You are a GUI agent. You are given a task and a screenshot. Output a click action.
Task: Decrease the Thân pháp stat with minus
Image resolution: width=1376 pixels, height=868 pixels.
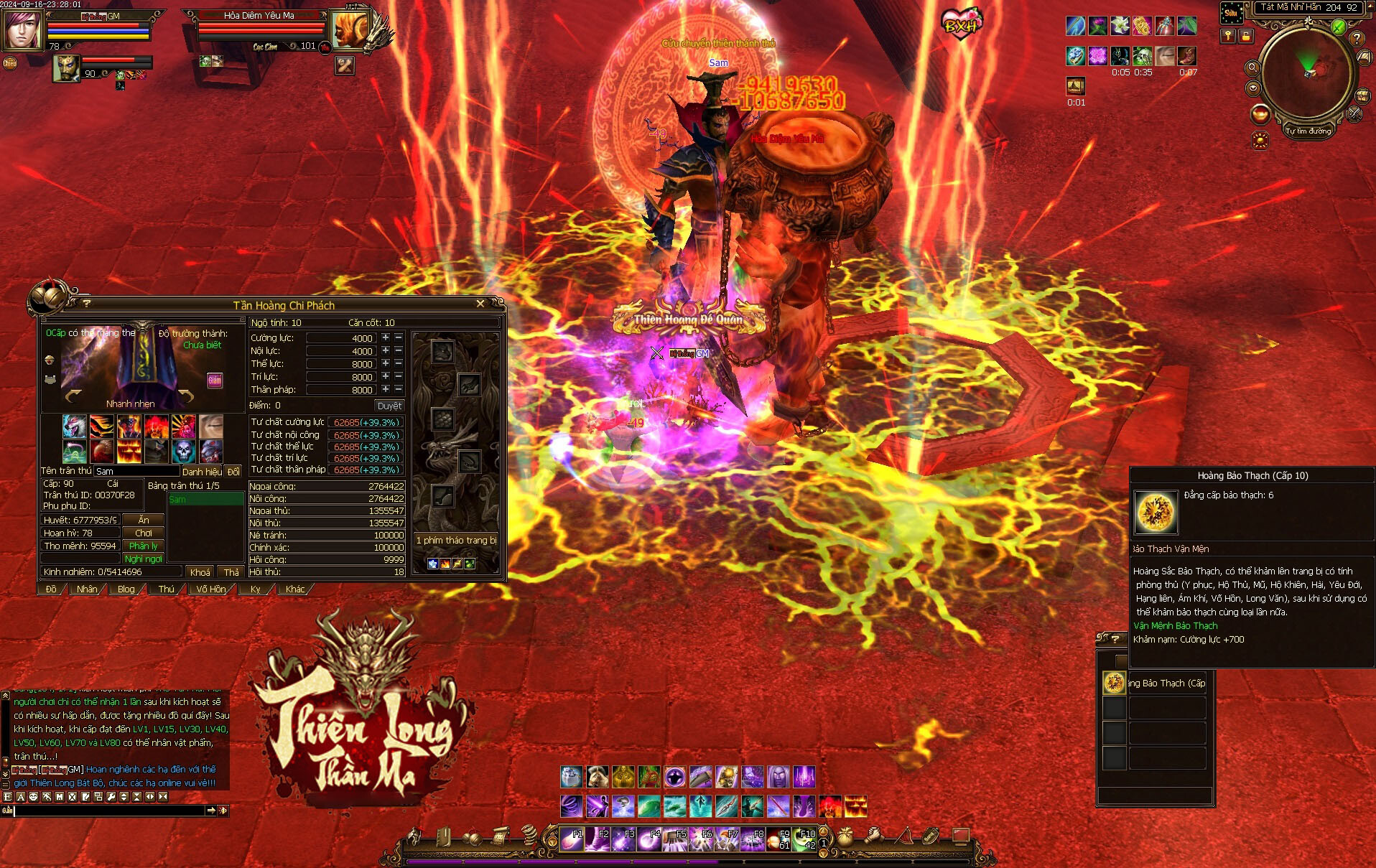[399, 389]
